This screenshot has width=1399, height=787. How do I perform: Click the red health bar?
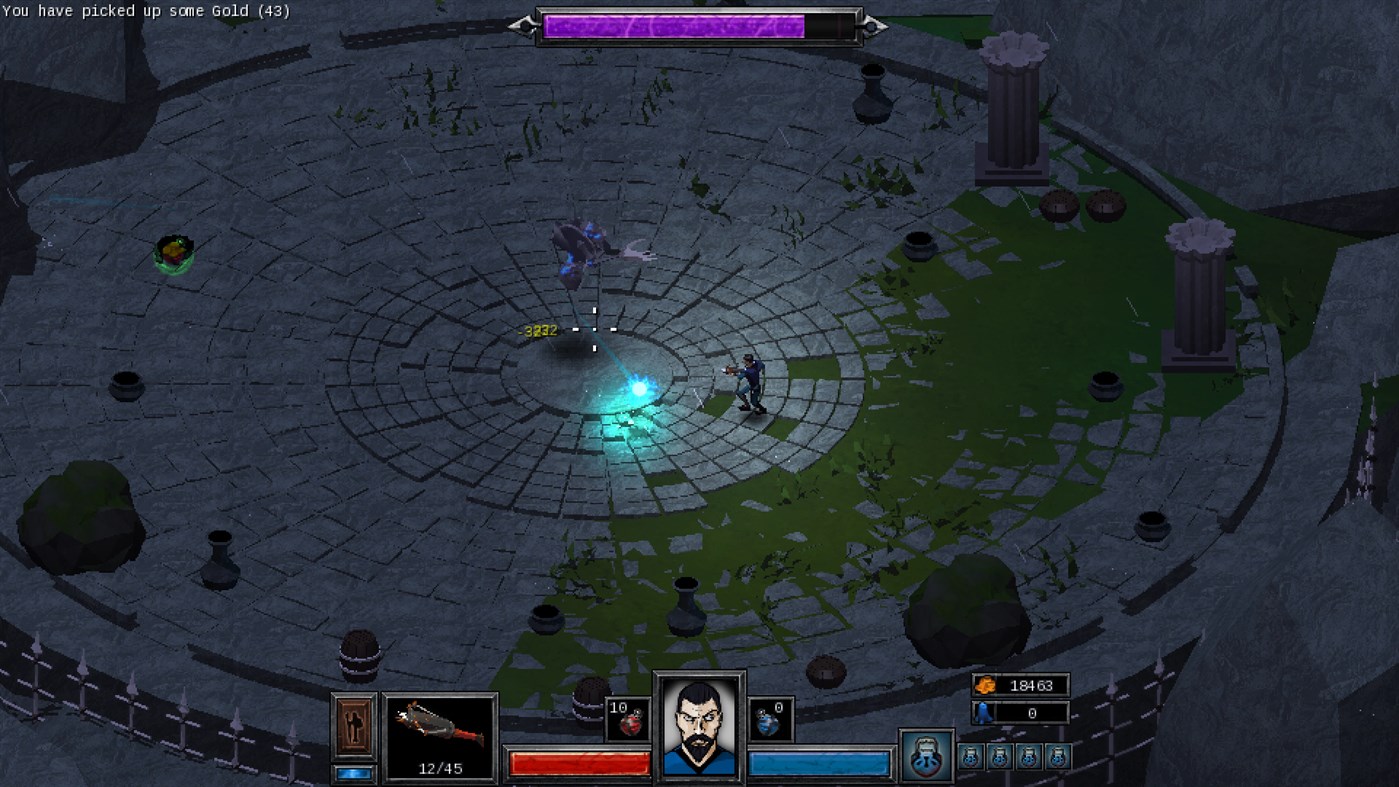point(578,762)
